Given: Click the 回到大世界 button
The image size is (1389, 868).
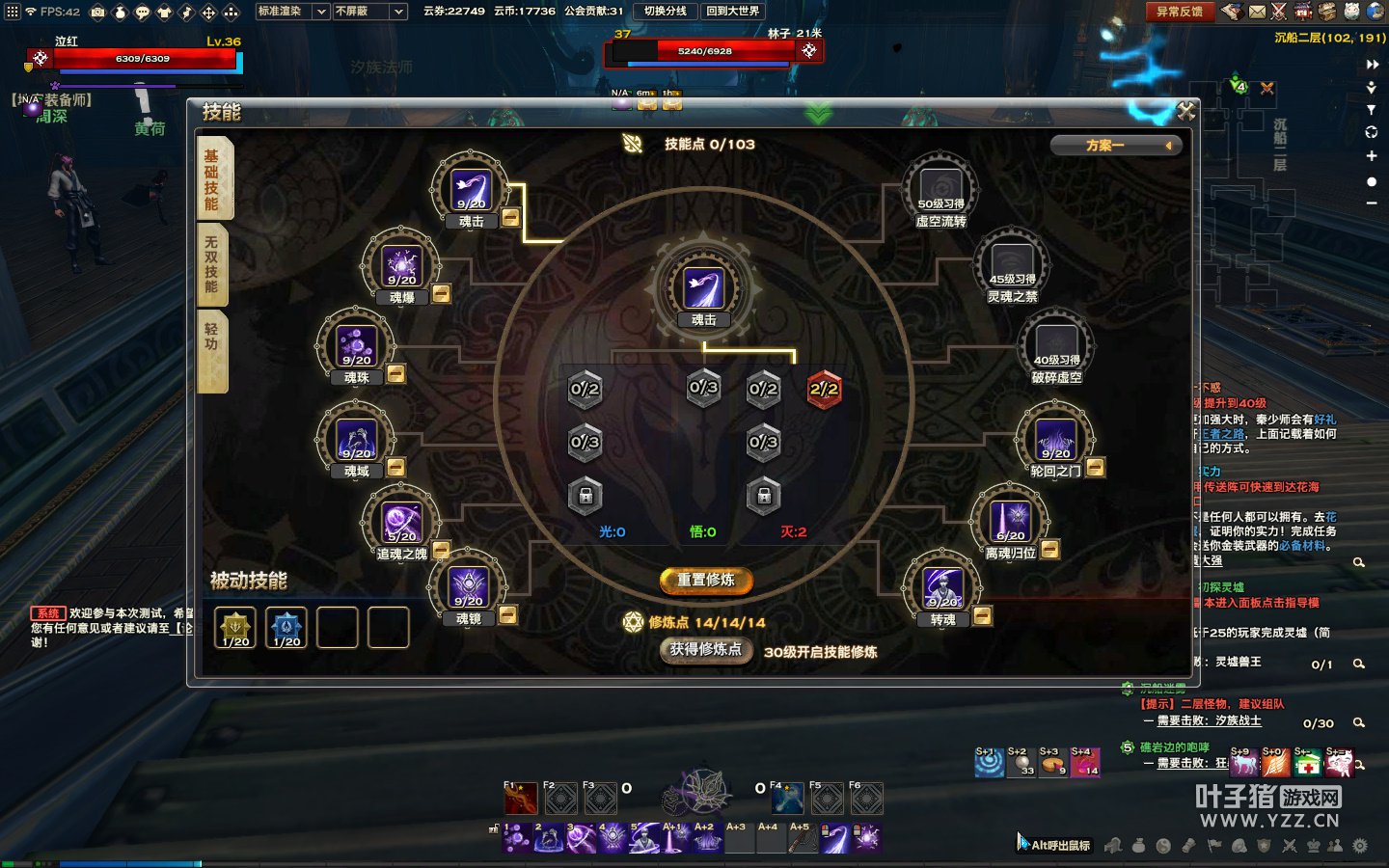Looking at the screenshot, I should [732, 12].
